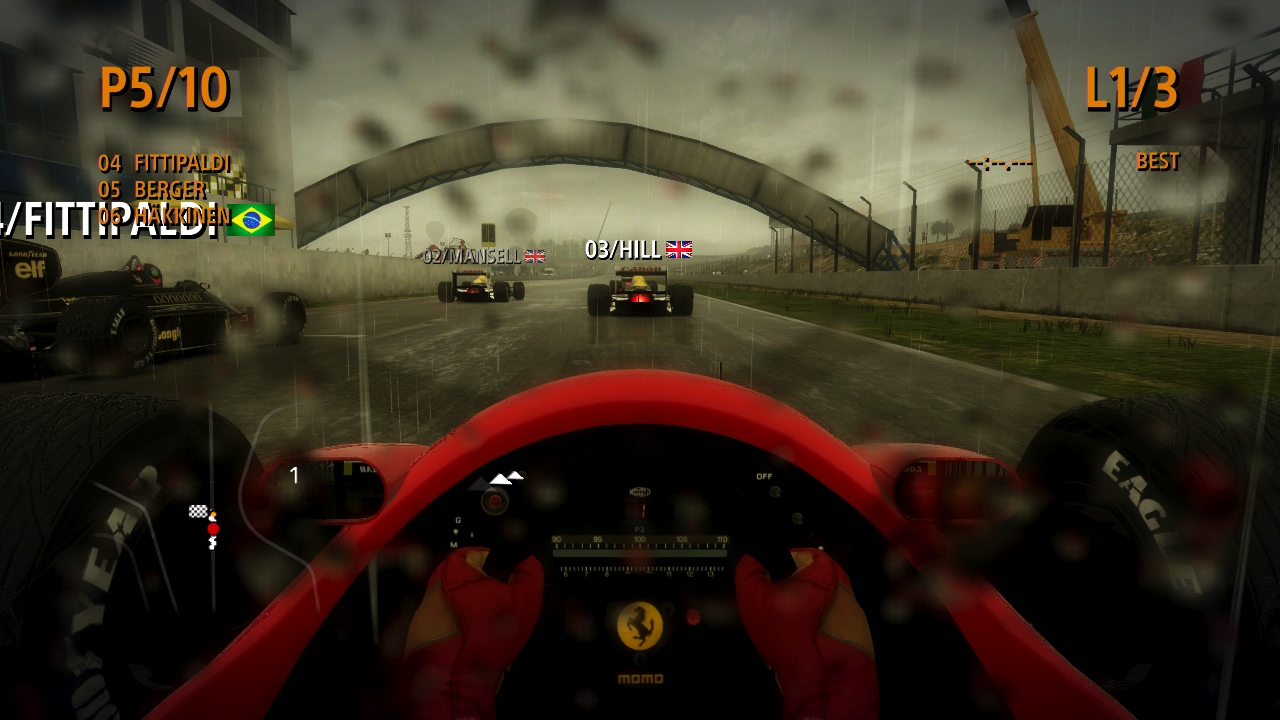Select the BEST lap time label
Image resolution: width=1280 pixels, height=720 pixels.
[1159, 162]
